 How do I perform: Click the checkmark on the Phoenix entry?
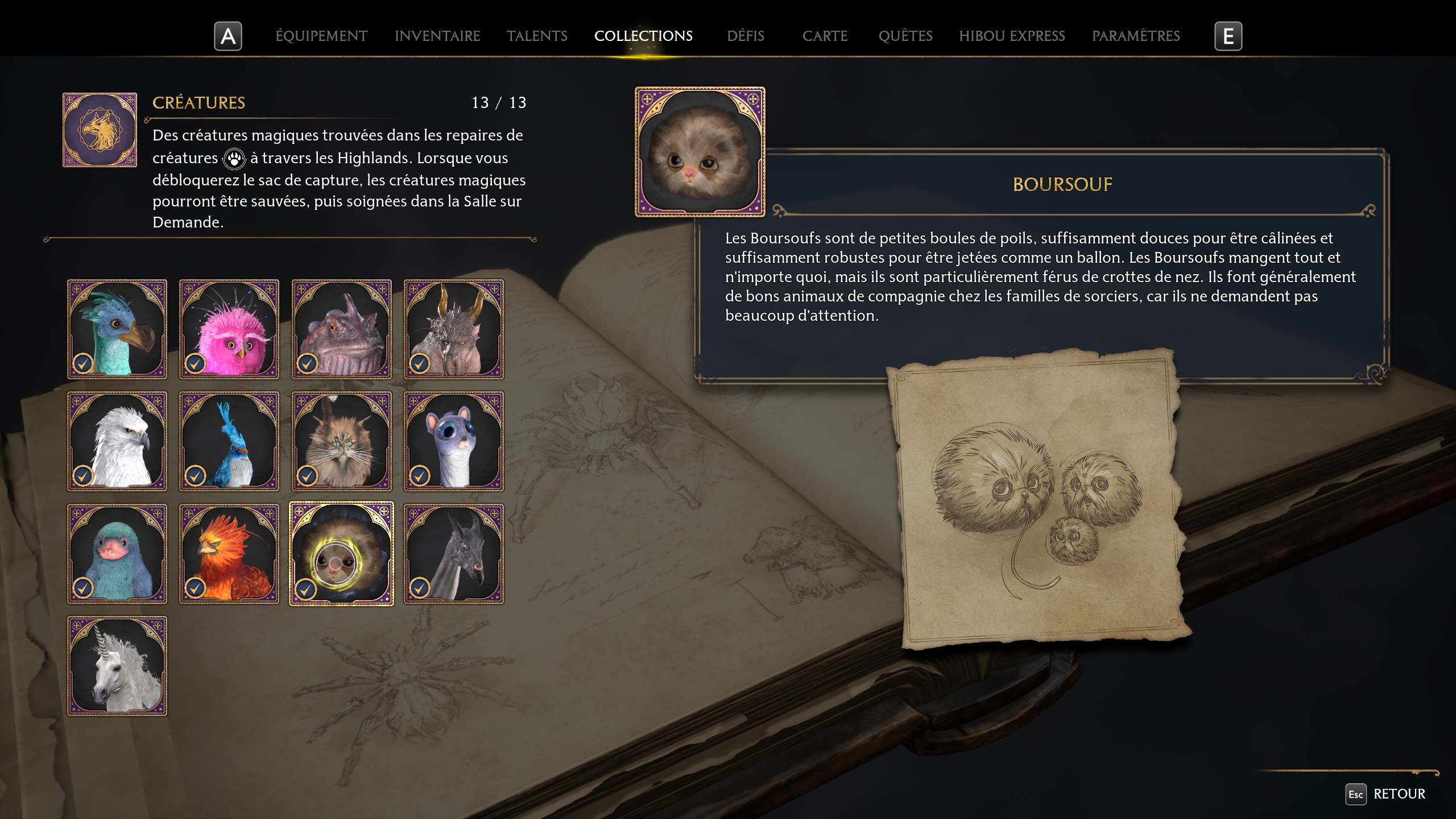(x=195, y=589)
